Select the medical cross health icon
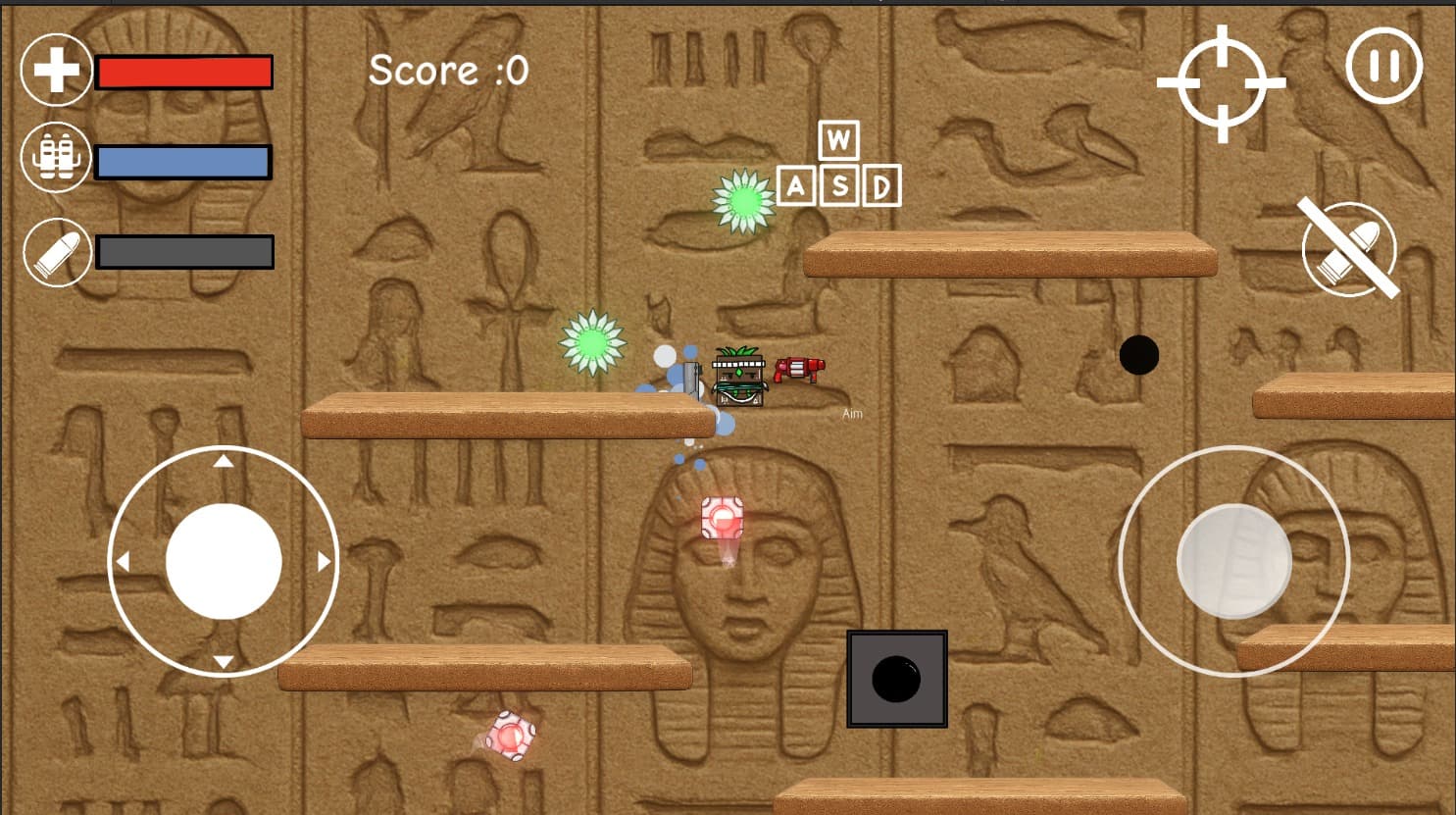 click(x=56, y=70)
